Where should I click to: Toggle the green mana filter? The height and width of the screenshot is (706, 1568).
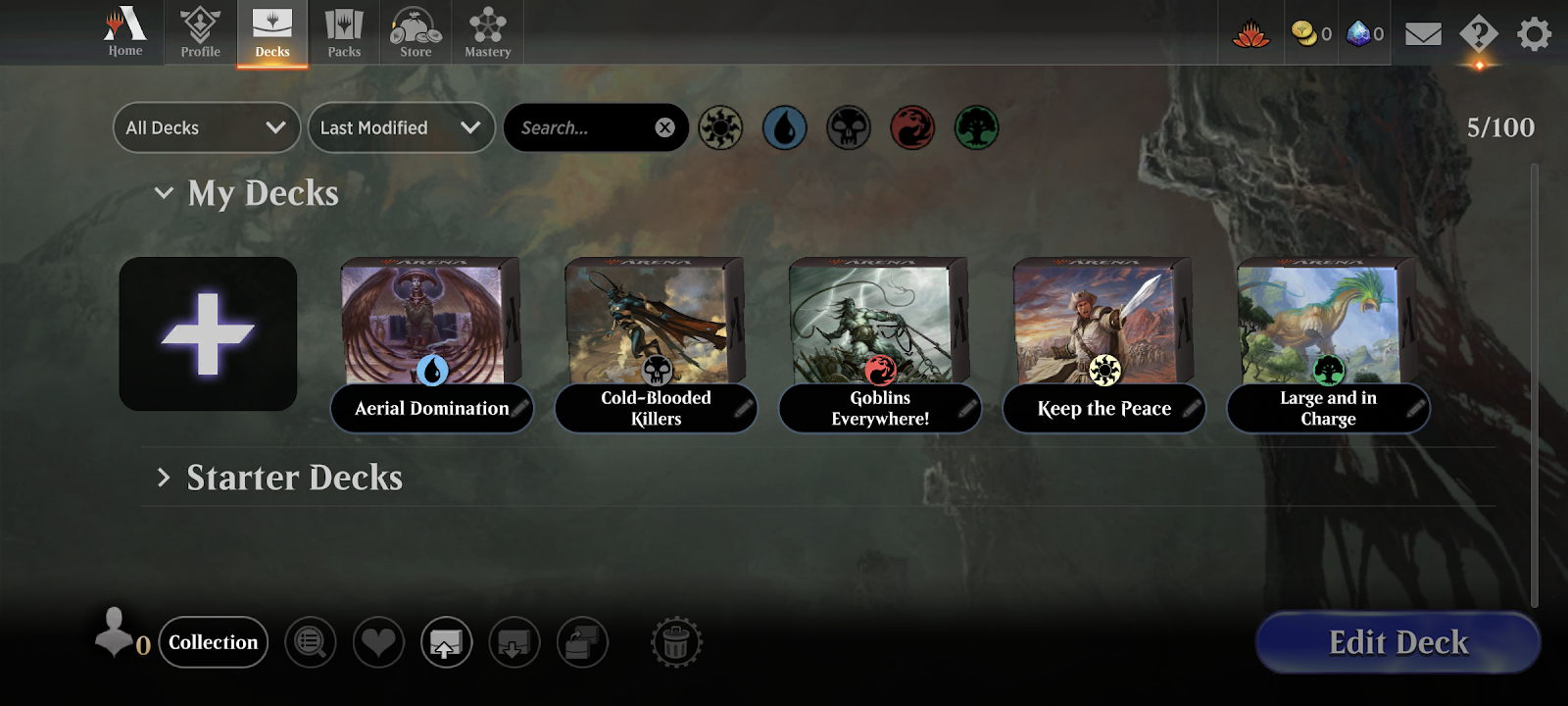(976, 127)
